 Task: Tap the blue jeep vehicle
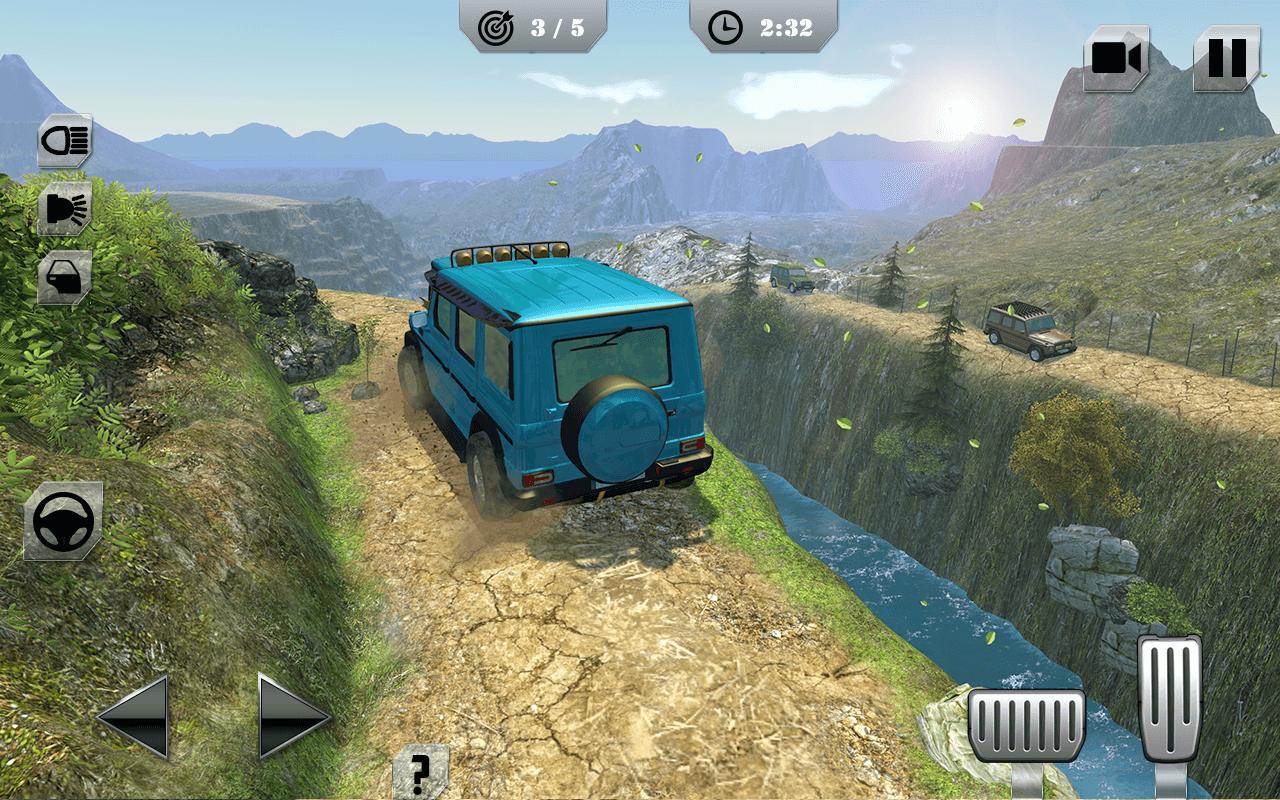coord(550,390)
